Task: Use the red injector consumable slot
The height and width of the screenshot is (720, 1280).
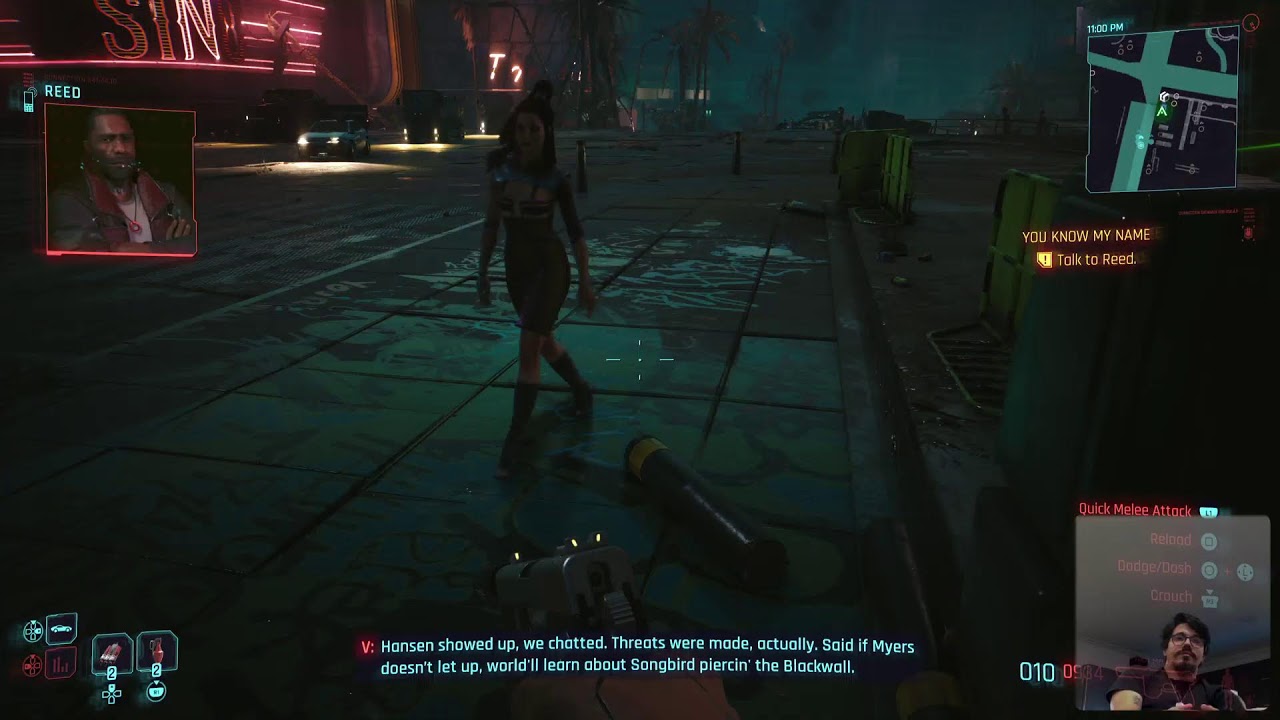Action: (x=112, y=654)
